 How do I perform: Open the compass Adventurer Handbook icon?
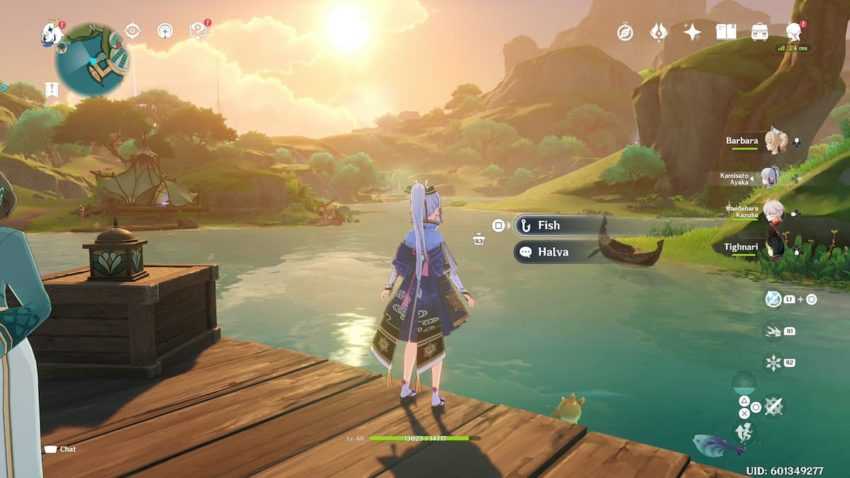click(x=625, y=32)
